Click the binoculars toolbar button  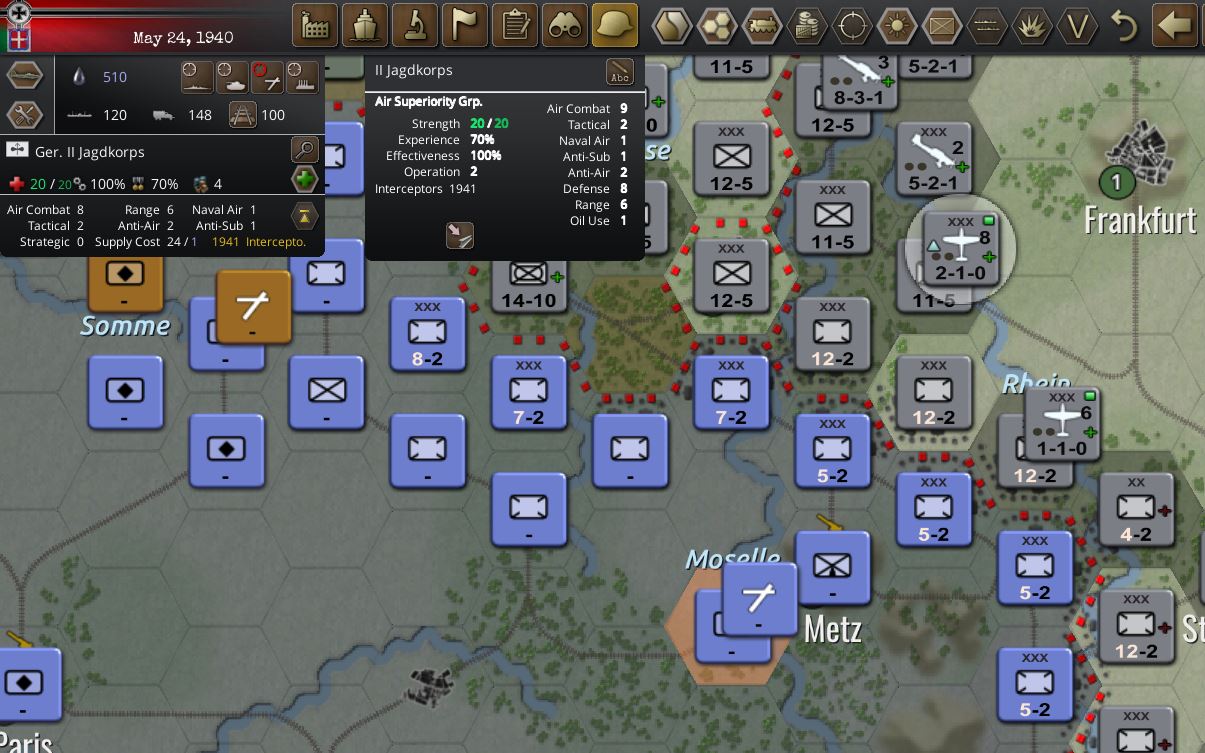coord(565,25)
